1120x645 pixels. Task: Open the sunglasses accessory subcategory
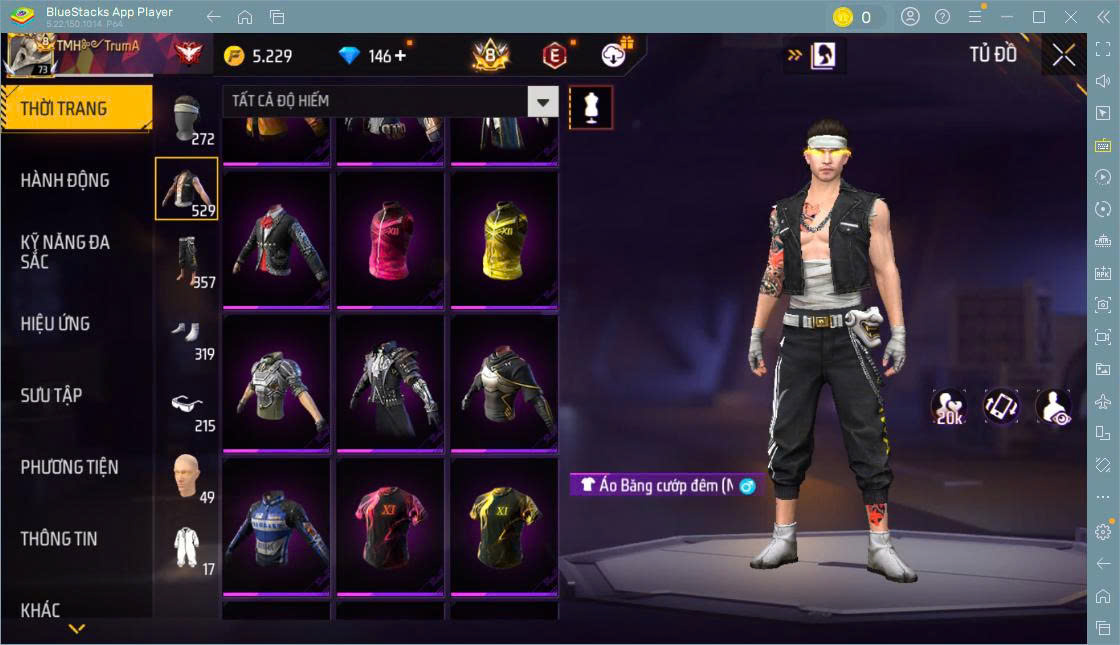186,406
